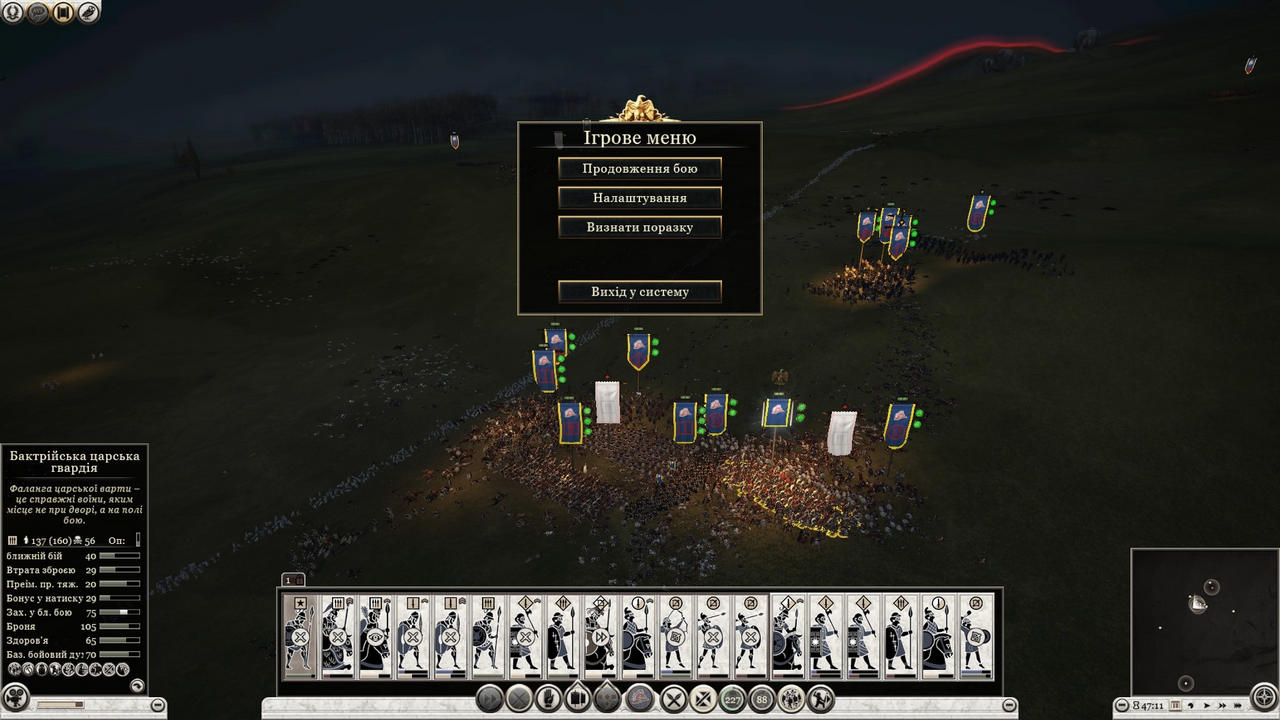Select the unit card with the eye symbol

click(x=375, y=636)
